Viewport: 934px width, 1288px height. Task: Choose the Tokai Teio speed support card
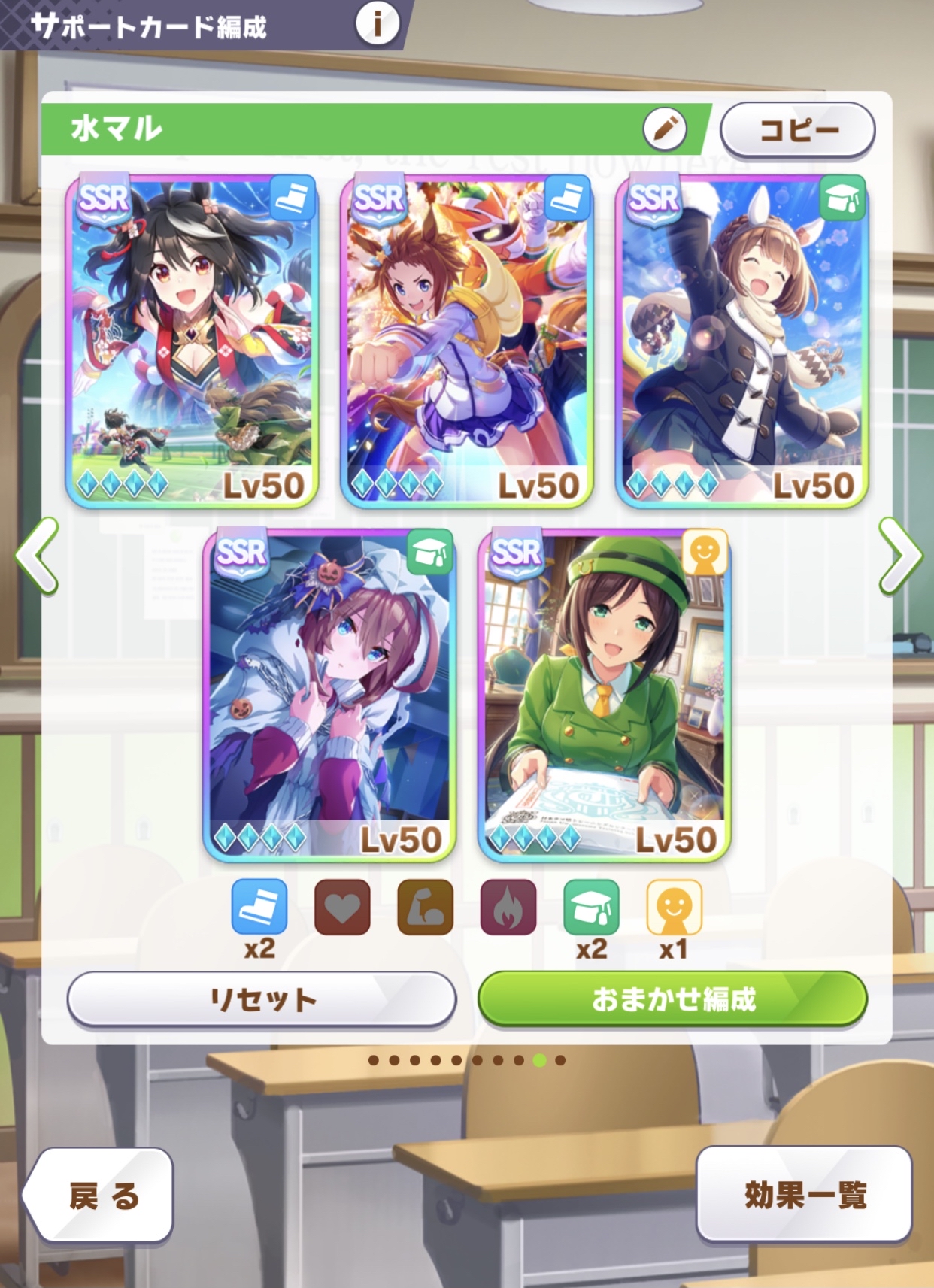[467, 341]
